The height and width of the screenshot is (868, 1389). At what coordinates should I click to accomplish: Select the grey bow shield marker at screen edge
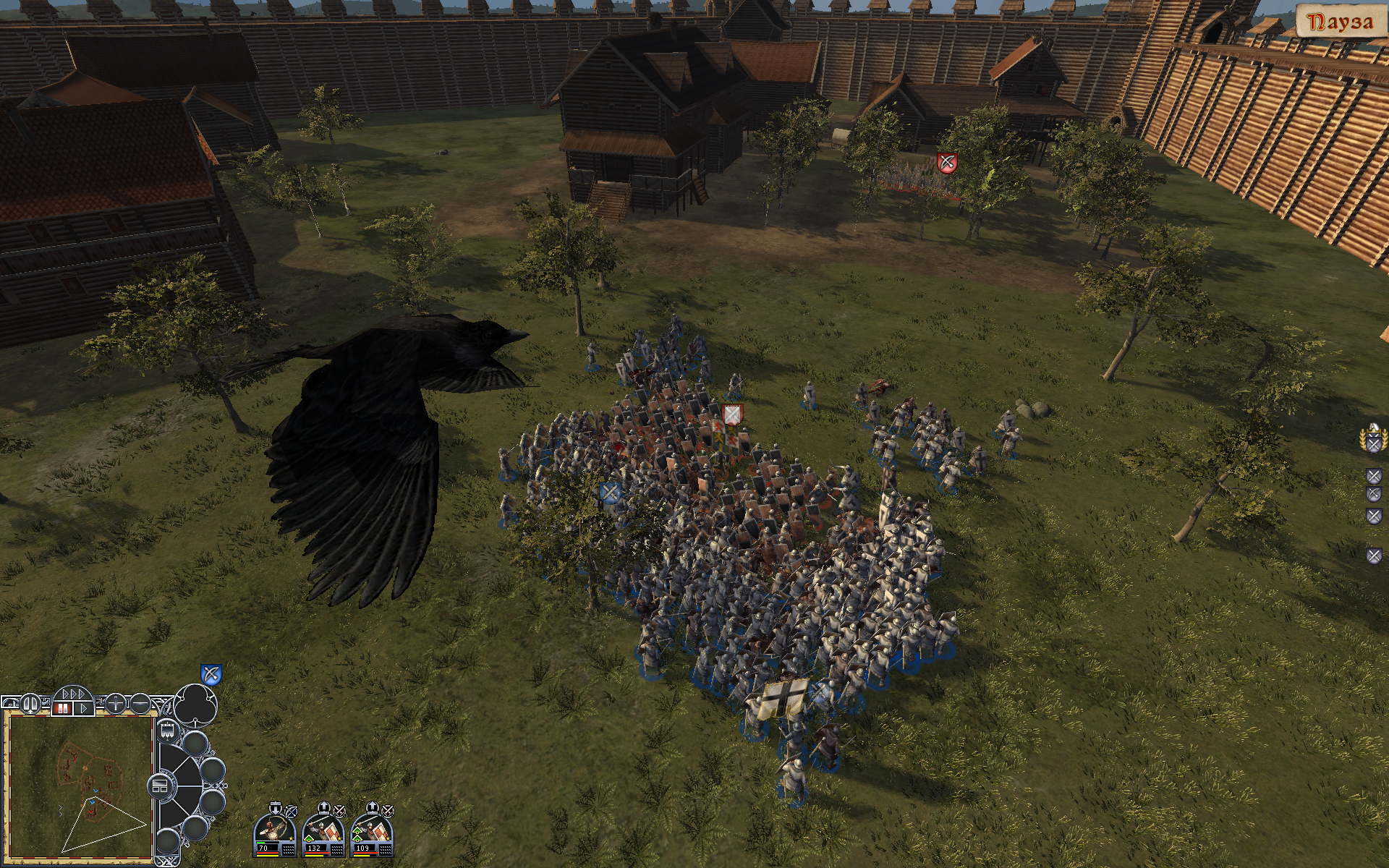pyautogui.click(x=1374, y=556)
